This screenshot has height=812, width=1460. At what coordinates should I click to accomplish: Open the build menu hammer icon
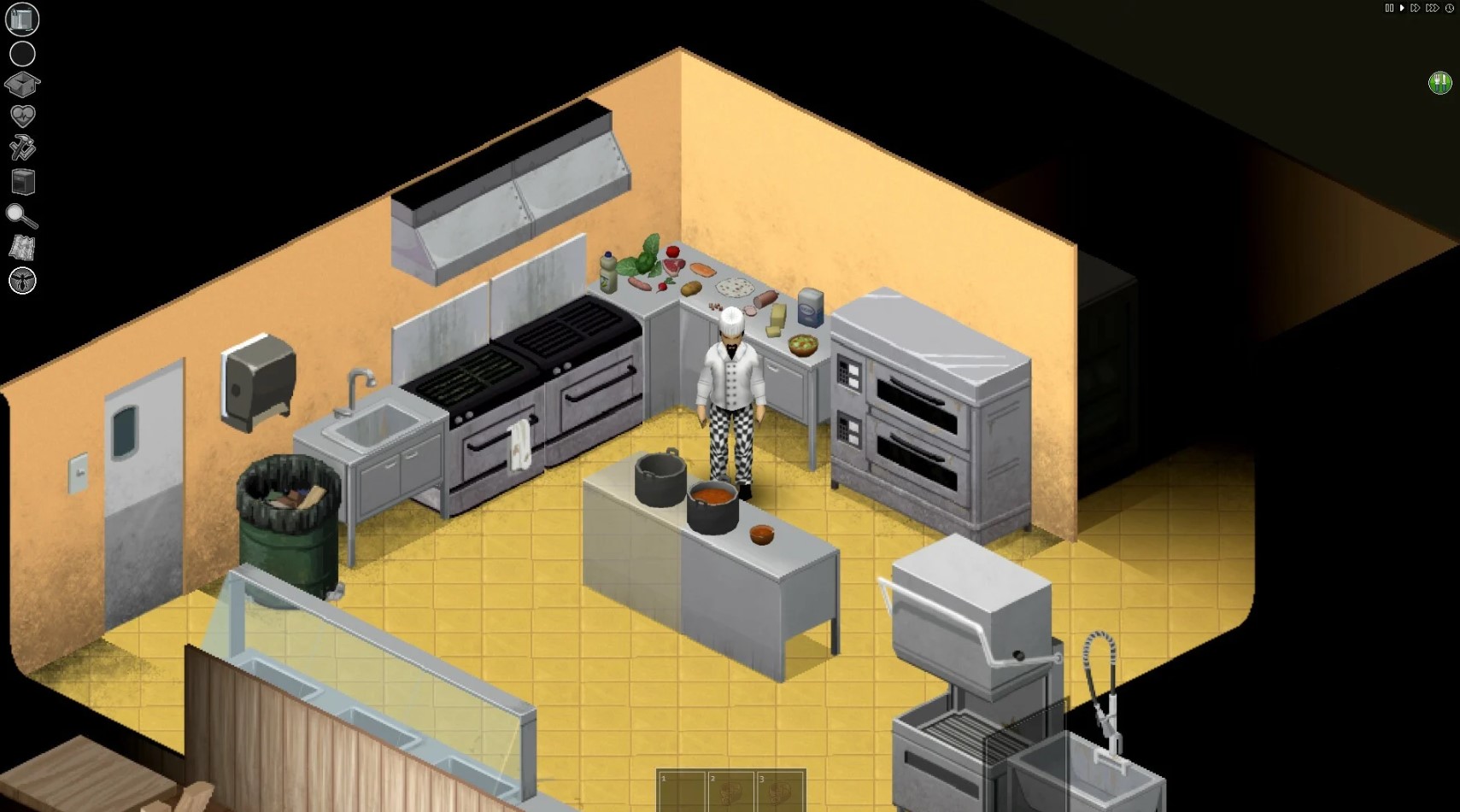pyautogui.click(x=22, y=149)
